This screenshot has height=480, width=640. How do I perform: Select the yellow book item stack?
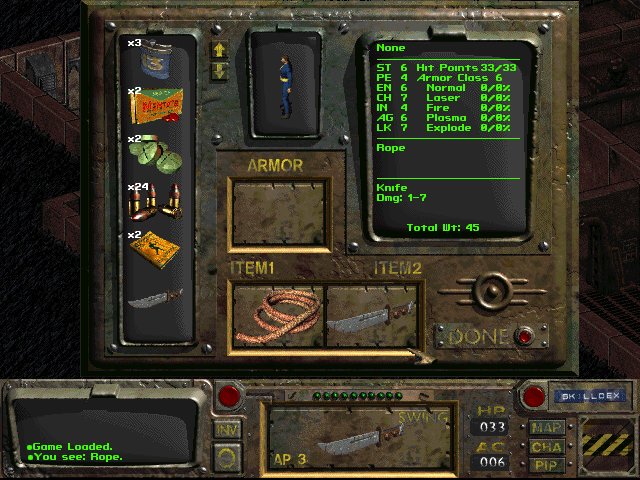[x=155, y=247]
